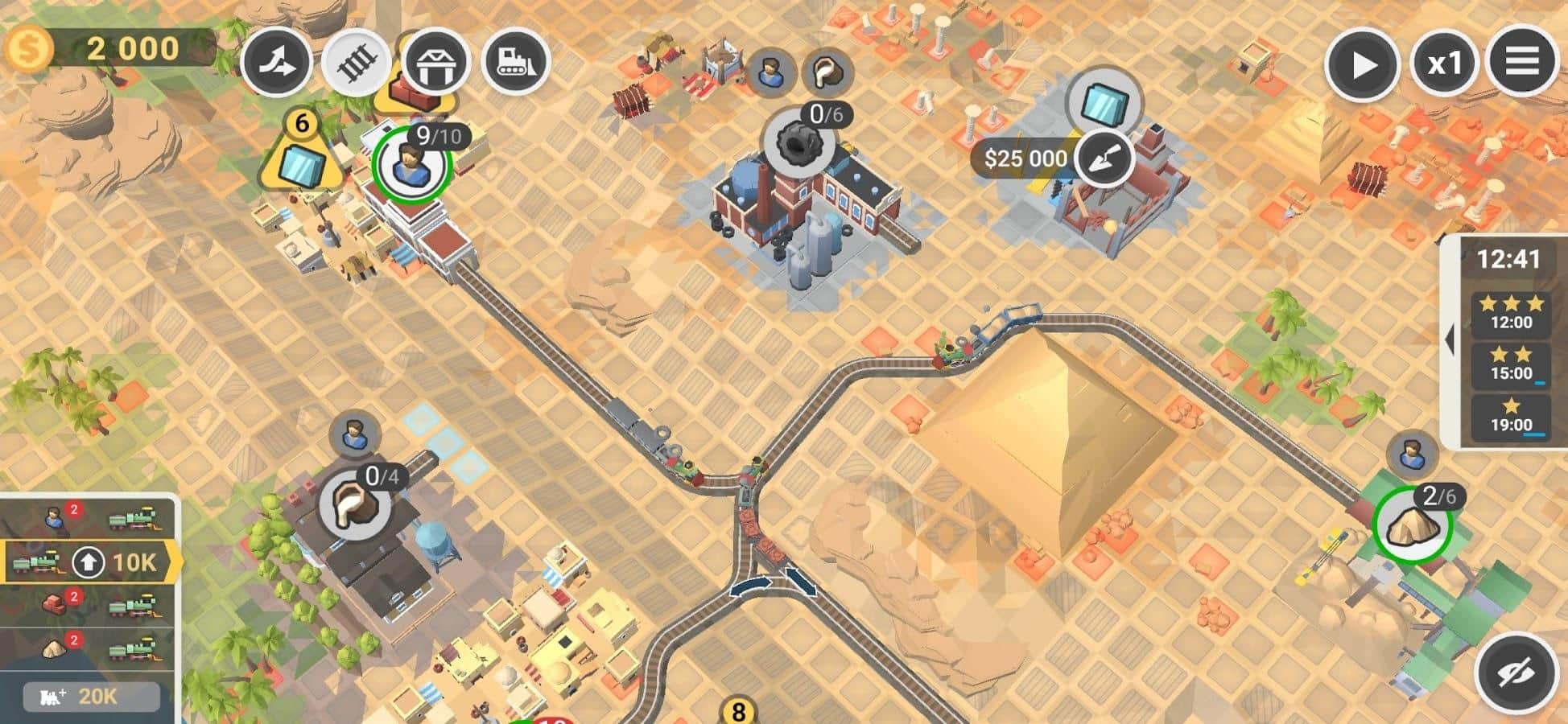Select the bridge construction tool

[x=435, y=62]
